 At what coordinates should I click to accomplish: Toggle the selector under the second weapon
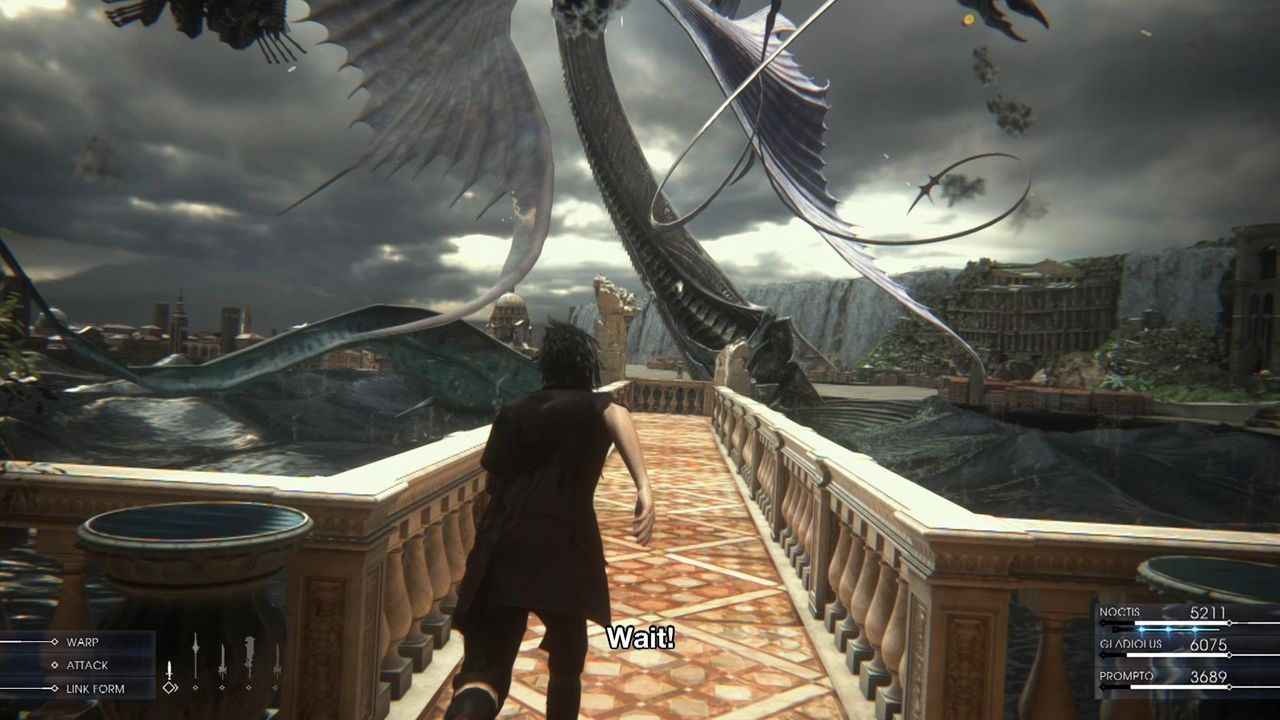click(x=195, y=687)
